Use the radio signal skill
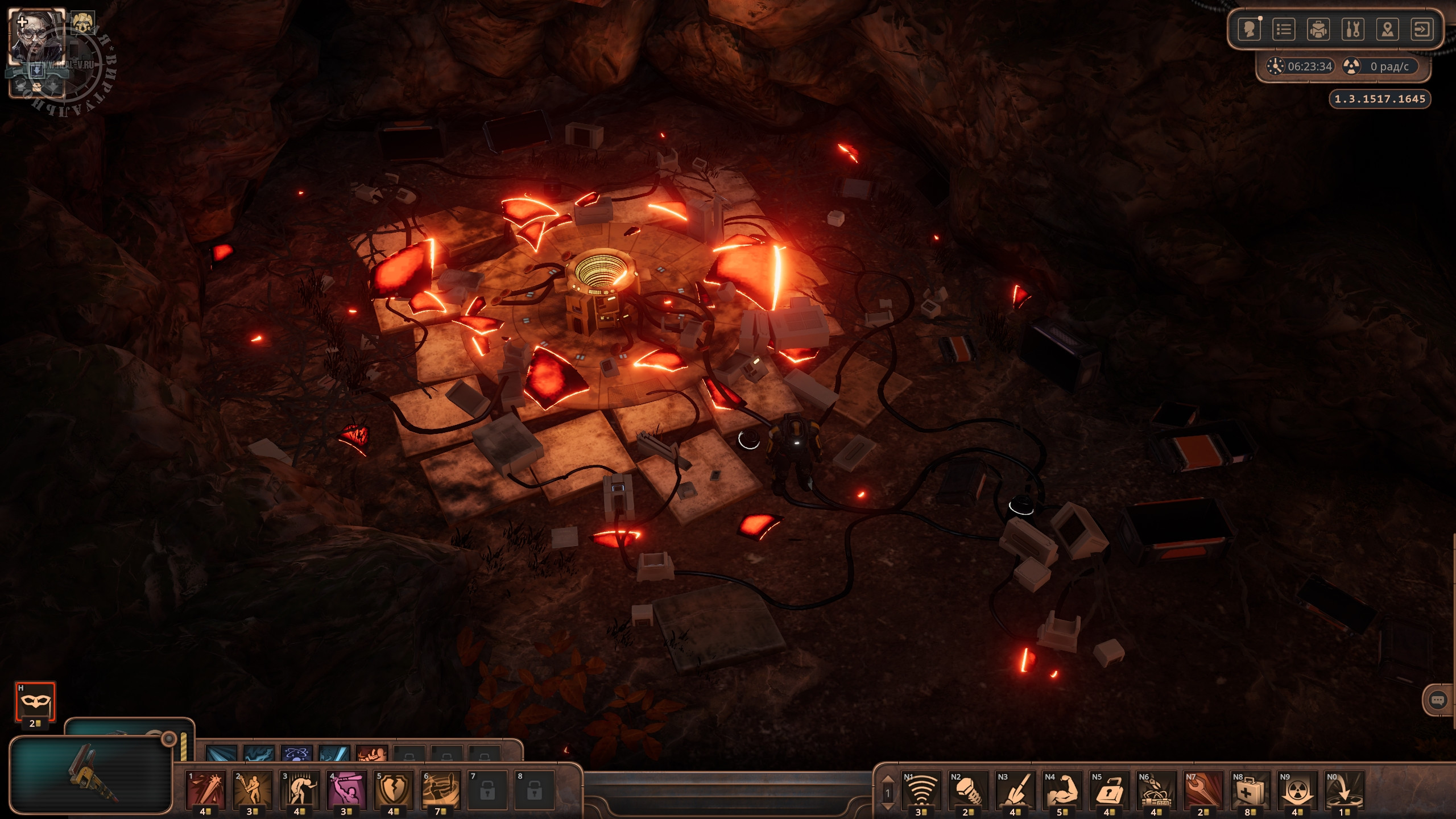 coord(921,789)
